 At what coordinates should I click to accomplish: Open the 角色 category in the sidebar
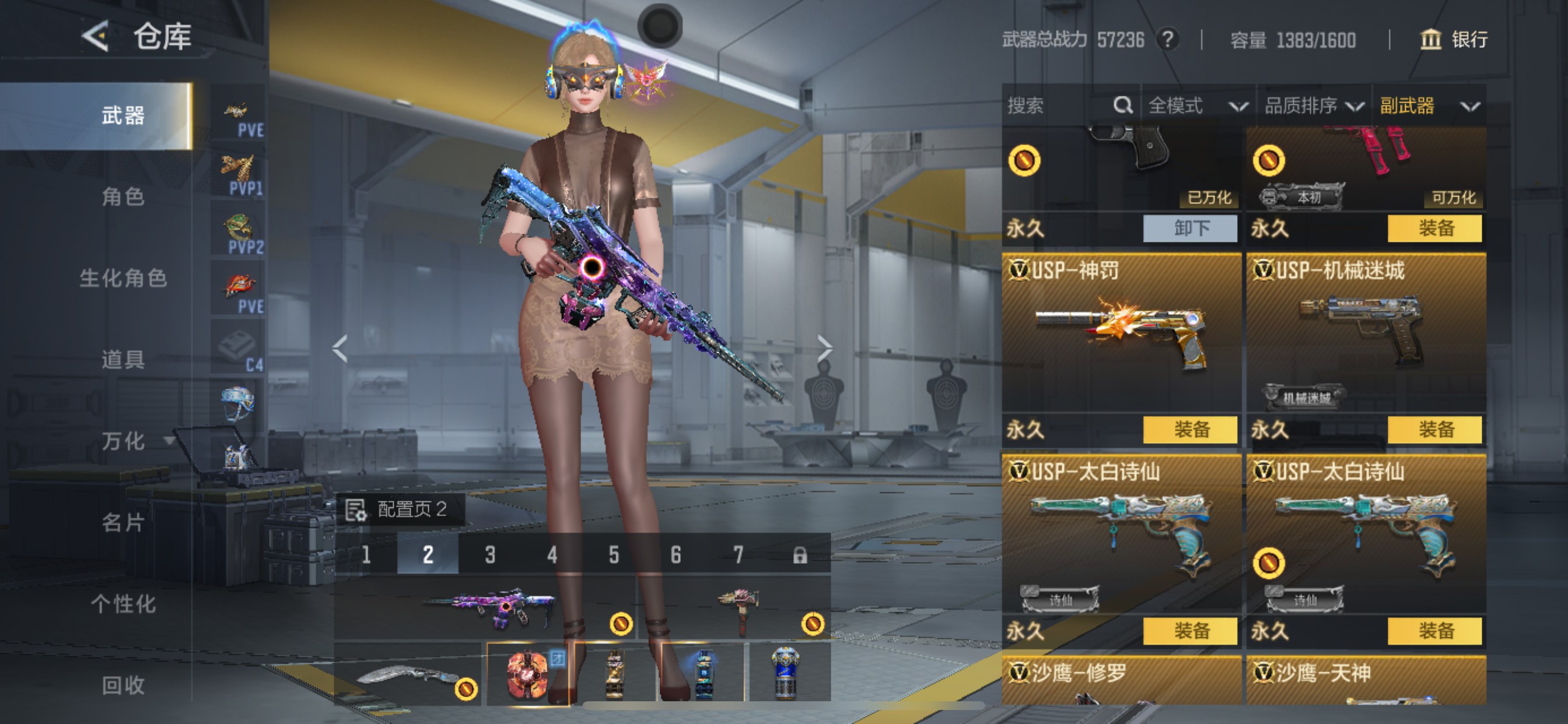(x=123, y=196)
